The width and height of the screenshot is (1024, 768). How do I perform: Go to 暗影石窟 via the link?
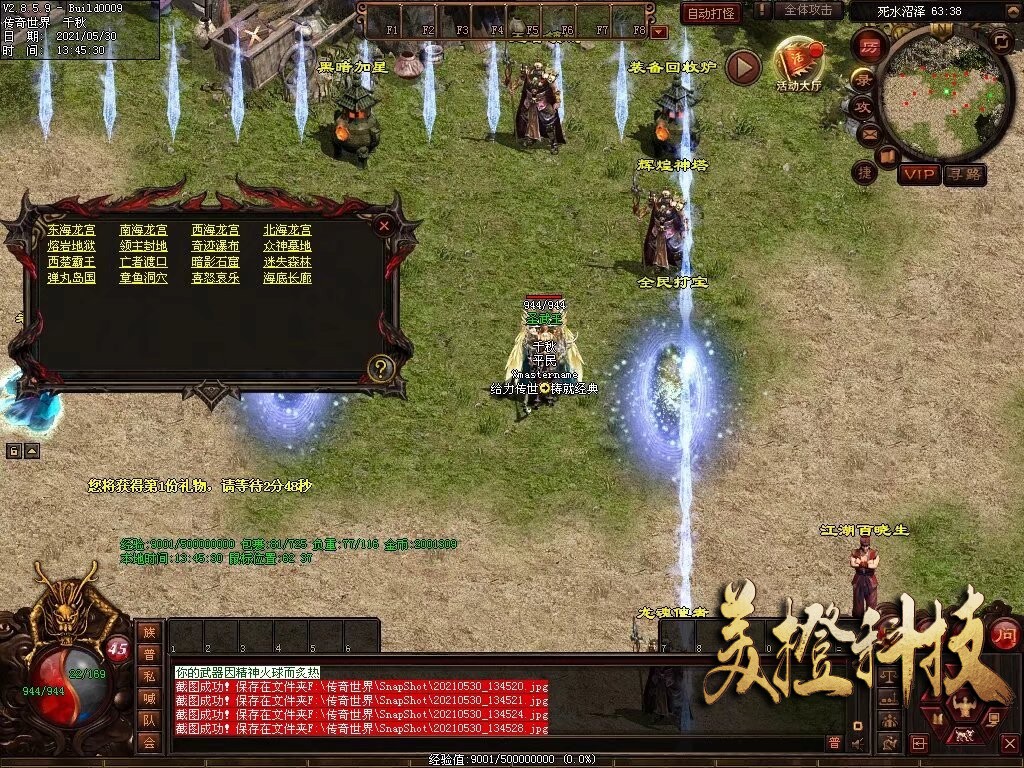pyautogui.click(x=216, y=262)
